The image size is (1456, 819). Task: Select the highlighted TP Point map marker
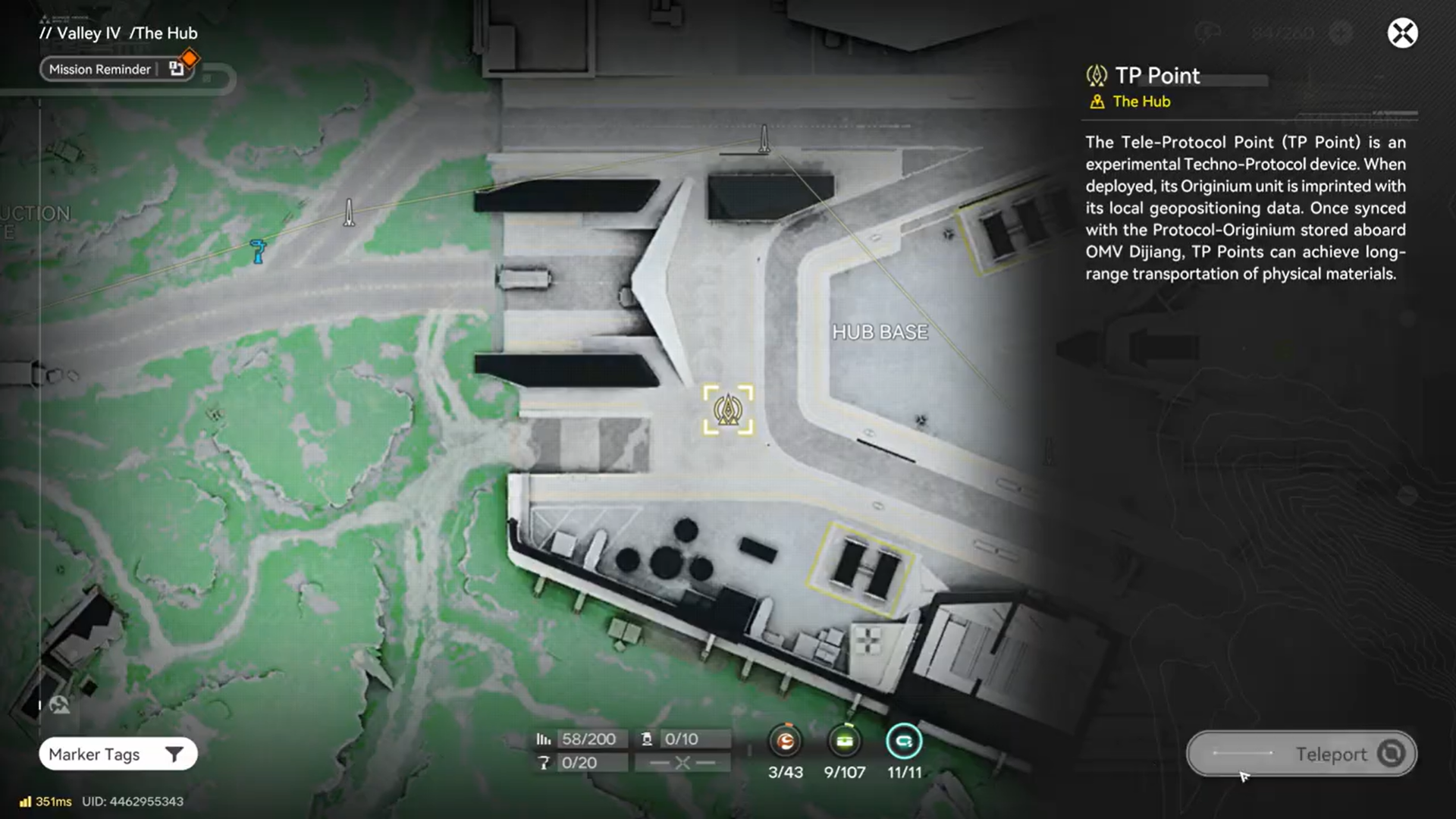pyautogui.click(x=728, y=409)
